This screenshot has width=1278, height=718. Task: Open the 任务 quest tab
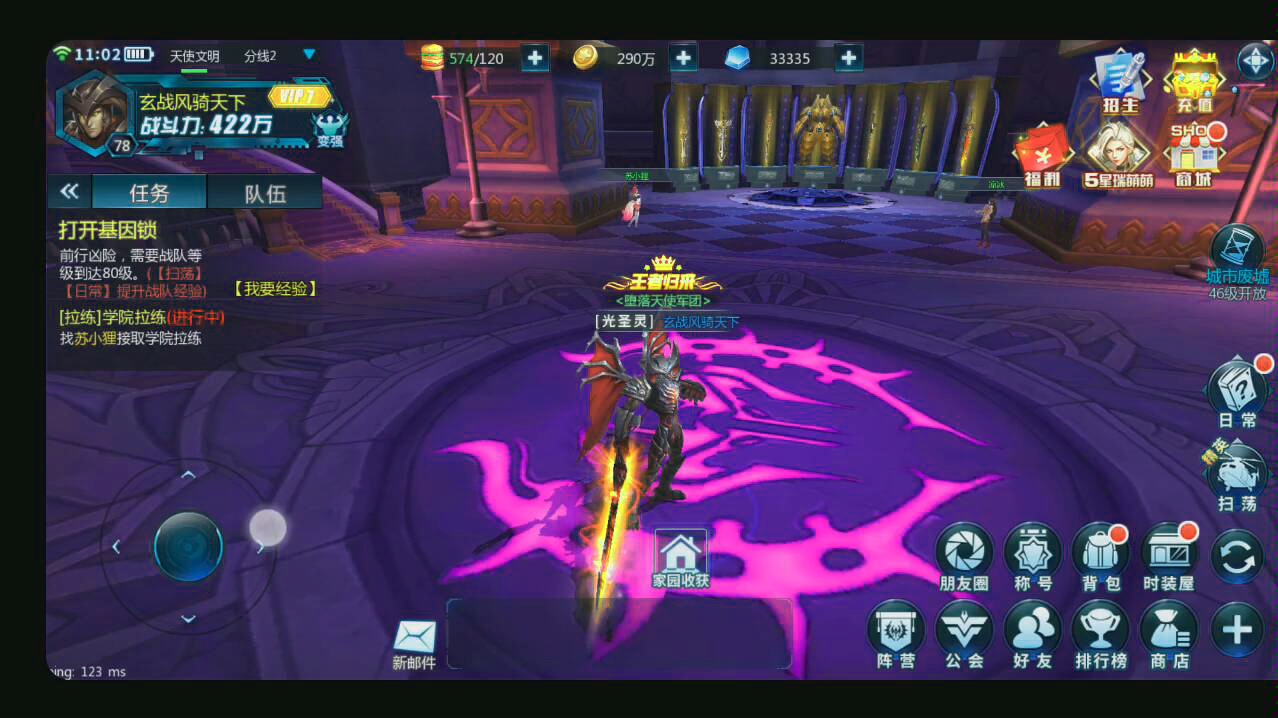coord(149,193)
